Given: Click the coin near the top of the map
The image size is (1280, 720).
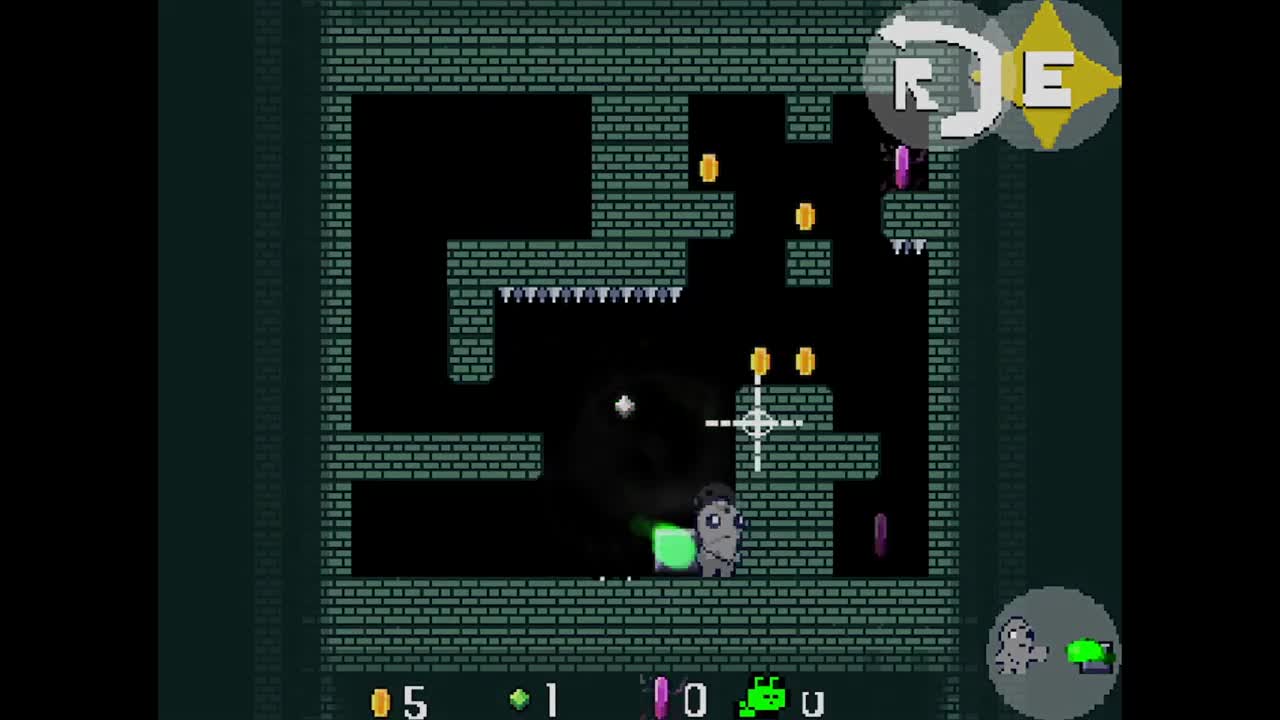Looking at the screenshot, I should pos(709,168).
